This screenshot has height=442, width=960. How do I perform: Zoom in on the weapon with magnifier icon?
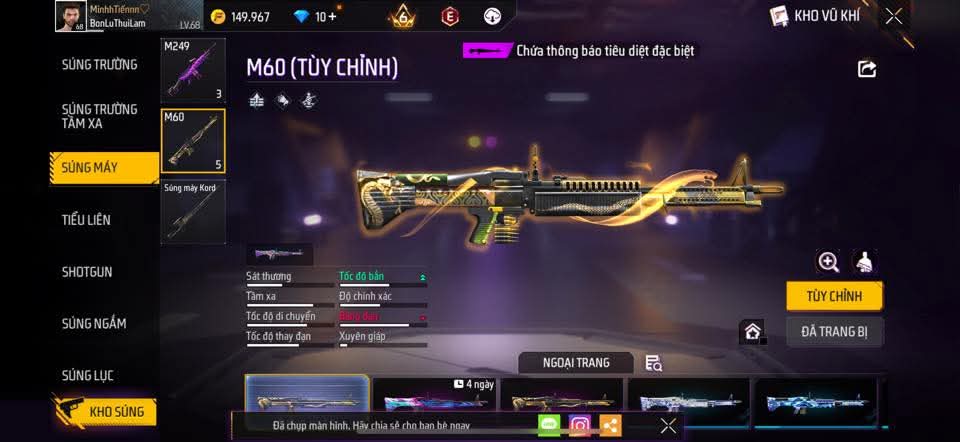pos(828,262)
